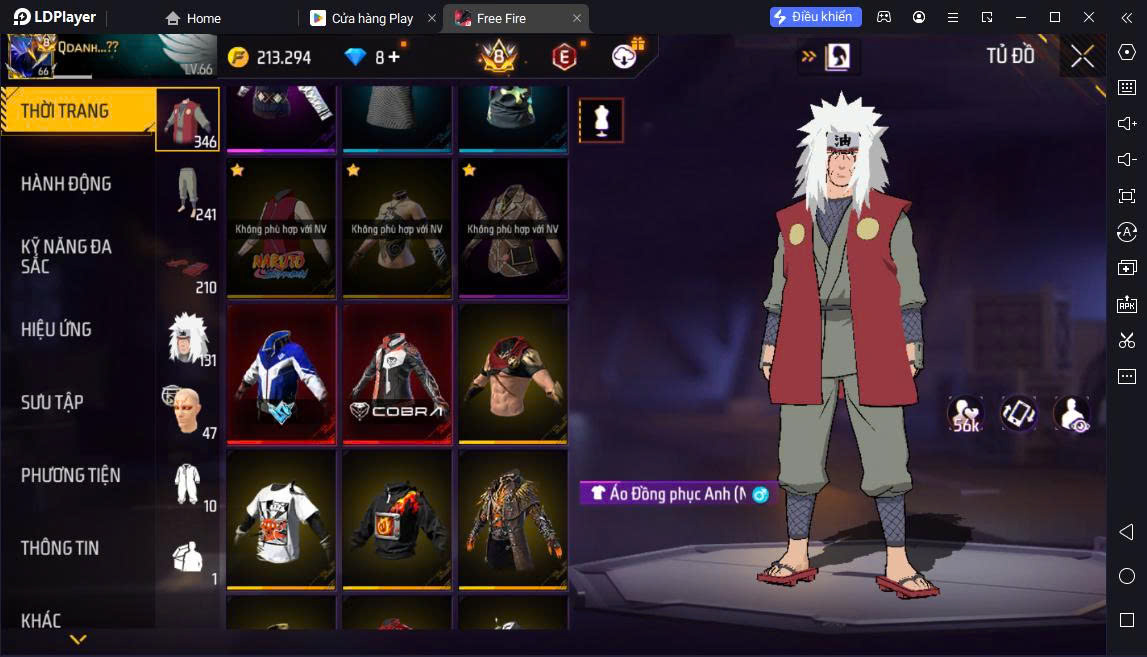Open the HIỆU ỨNG section
The height and width of the screenshot is (657, 1147).
(57, 329)
